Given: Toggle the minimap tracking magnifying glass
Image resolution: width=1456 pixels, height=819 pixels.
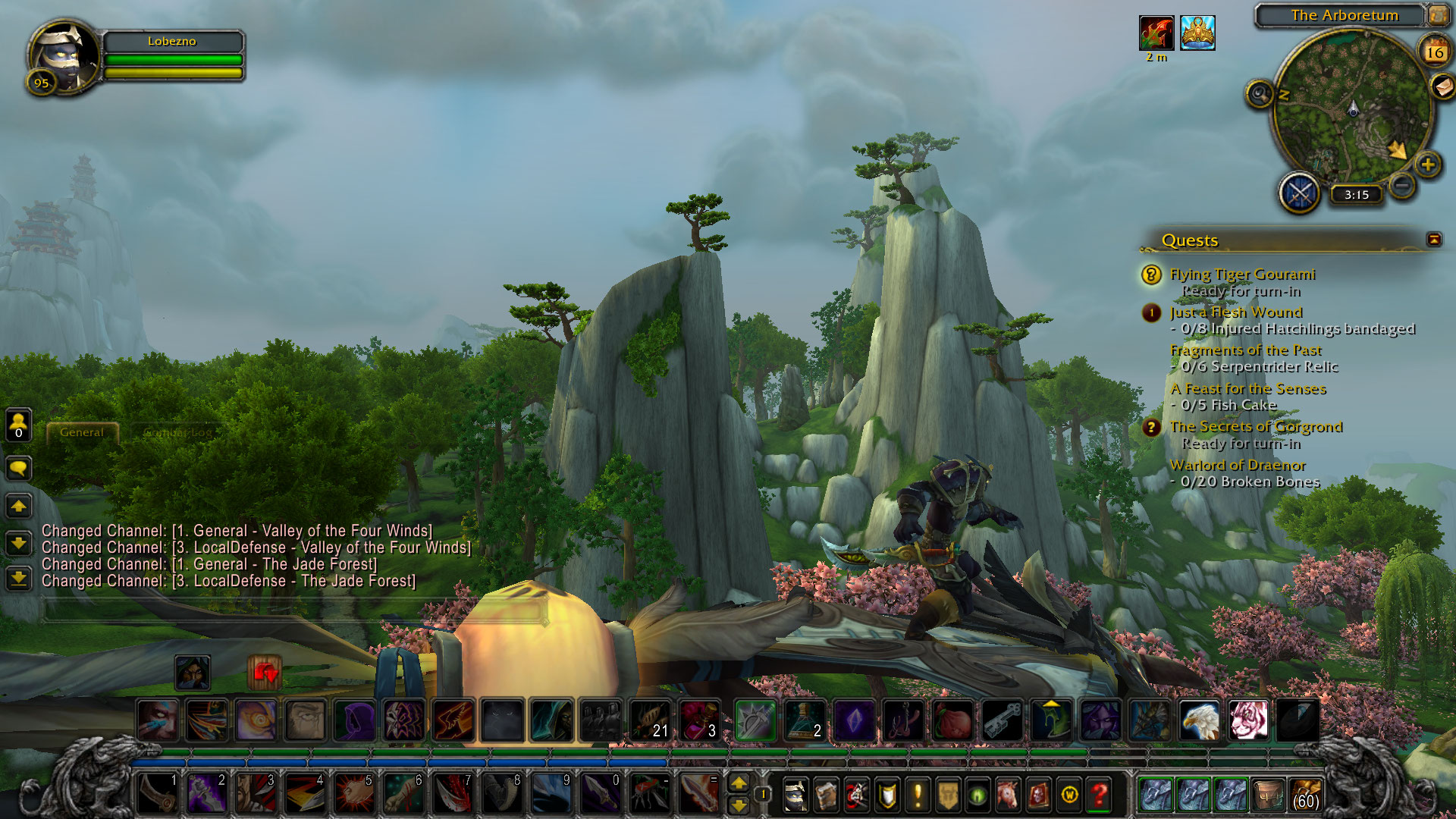Looking at the screenshot, I should pos(1260,94).
